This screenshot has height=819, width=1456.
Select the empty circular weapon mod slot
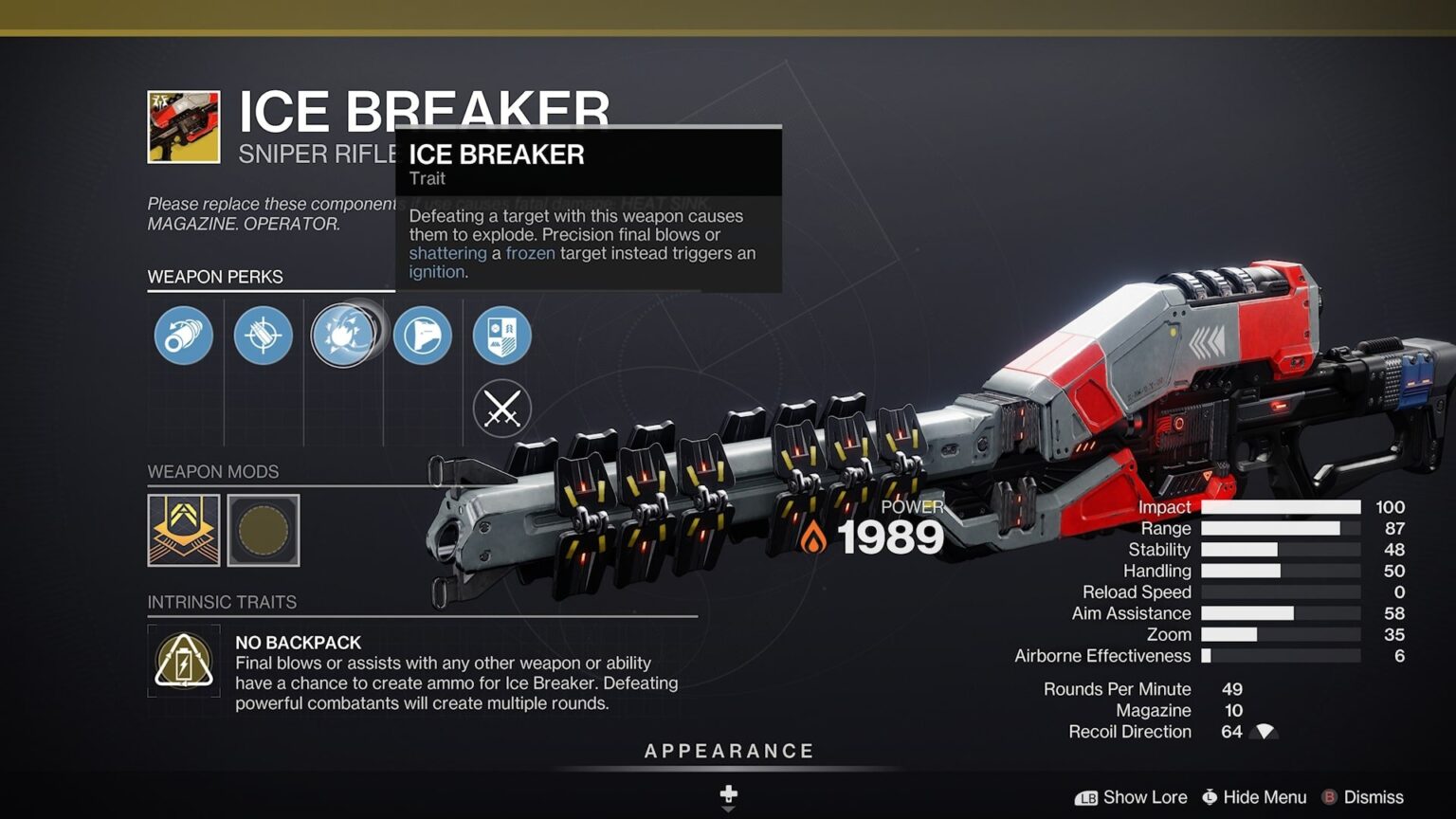(264, 531)
